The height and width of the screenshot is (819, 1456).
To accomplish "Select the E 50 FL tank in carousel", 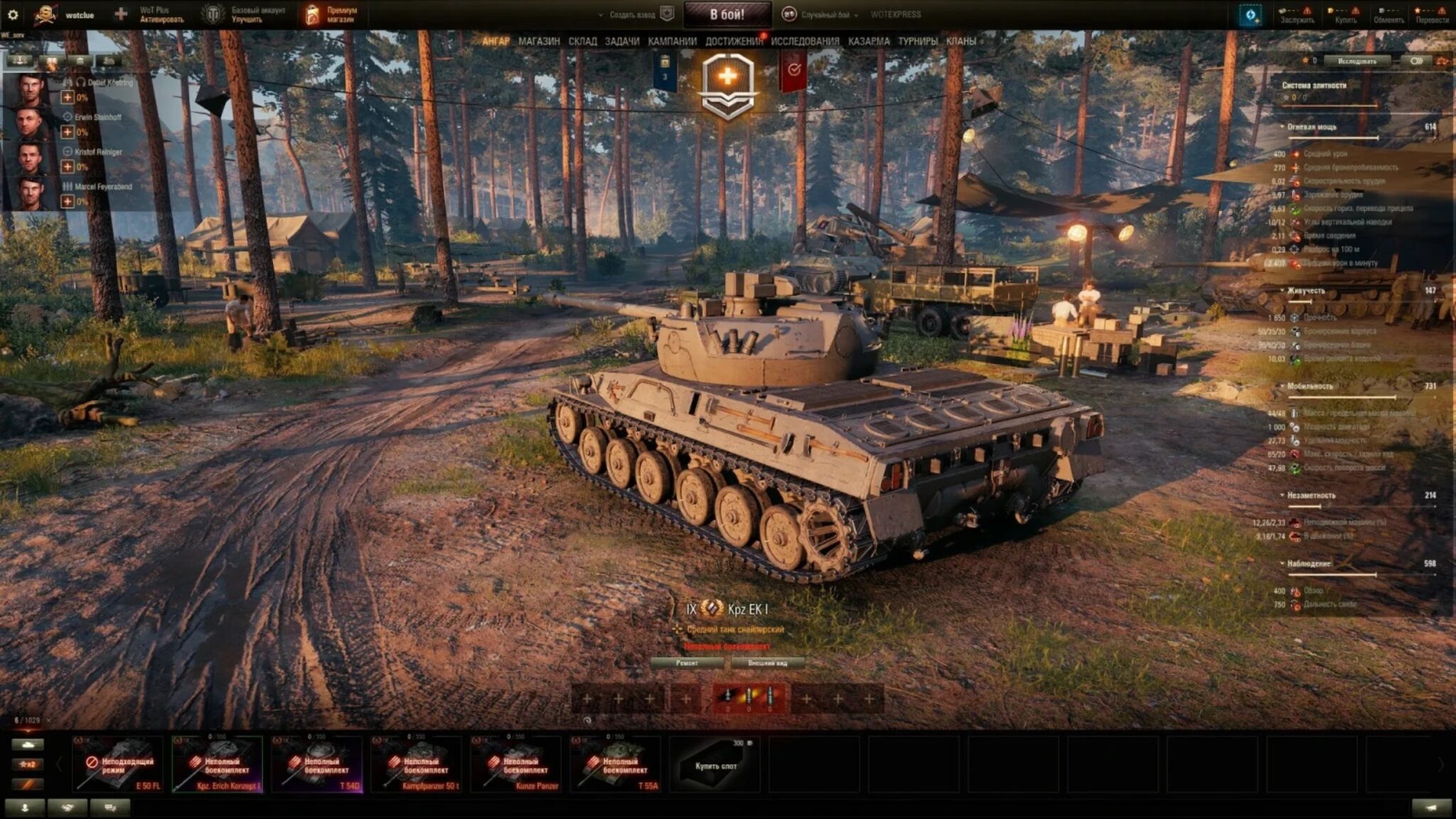I will tap(117, 764).
